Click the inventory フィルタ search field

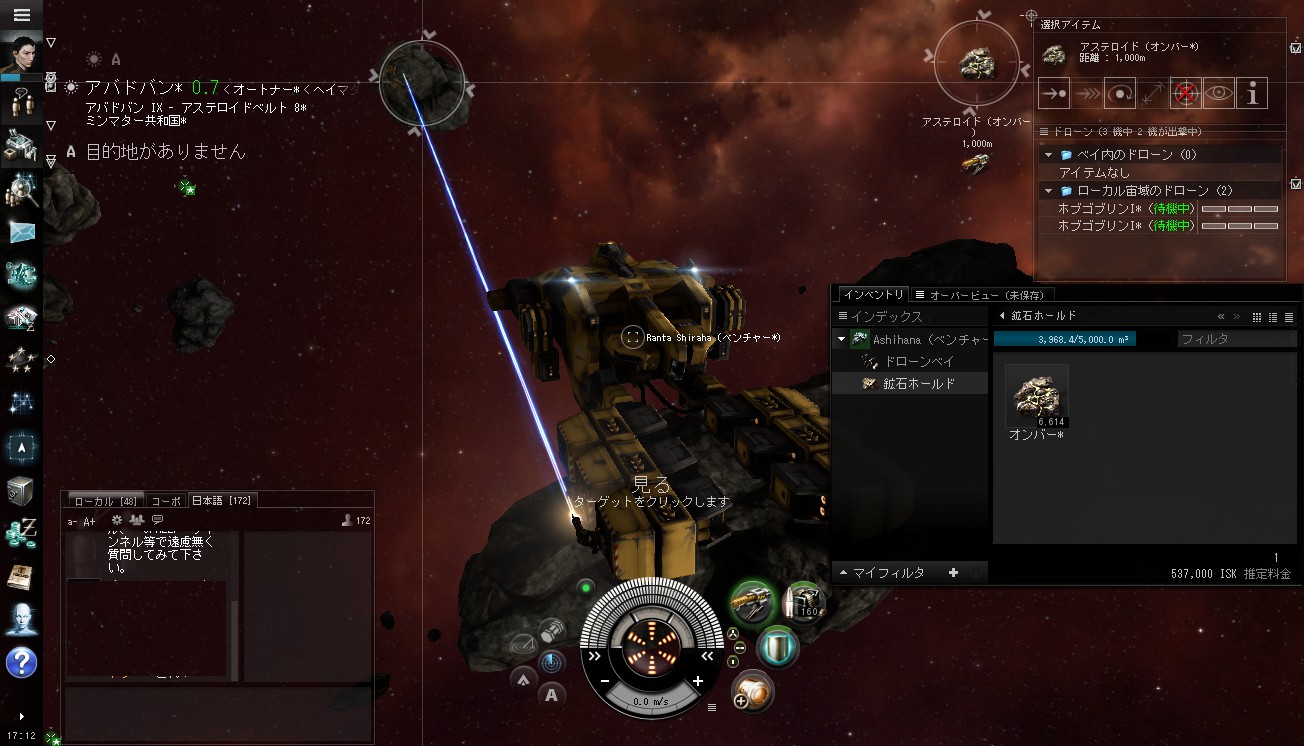1235,339
